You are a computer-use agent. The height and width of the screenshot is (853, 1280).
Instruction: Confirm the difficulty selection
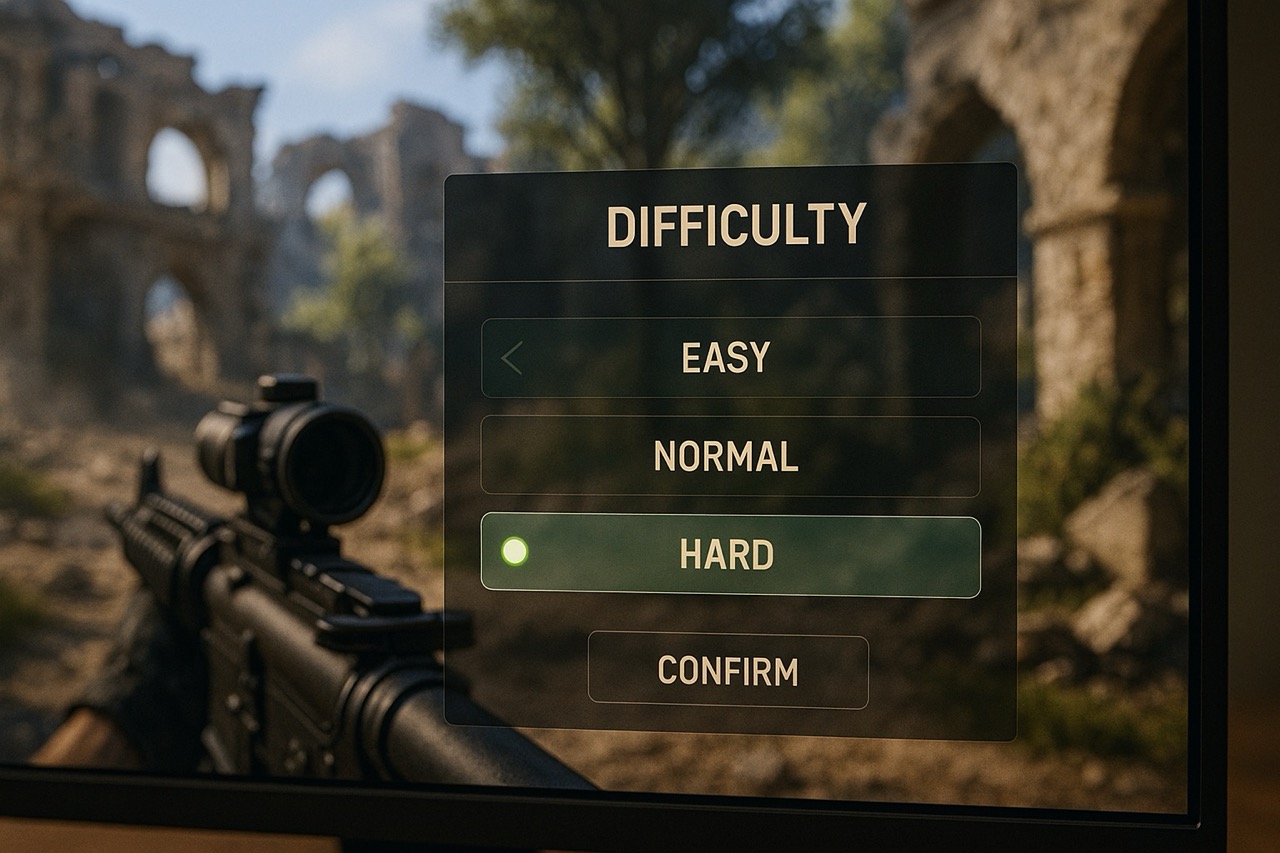click(x=728, y=670)
